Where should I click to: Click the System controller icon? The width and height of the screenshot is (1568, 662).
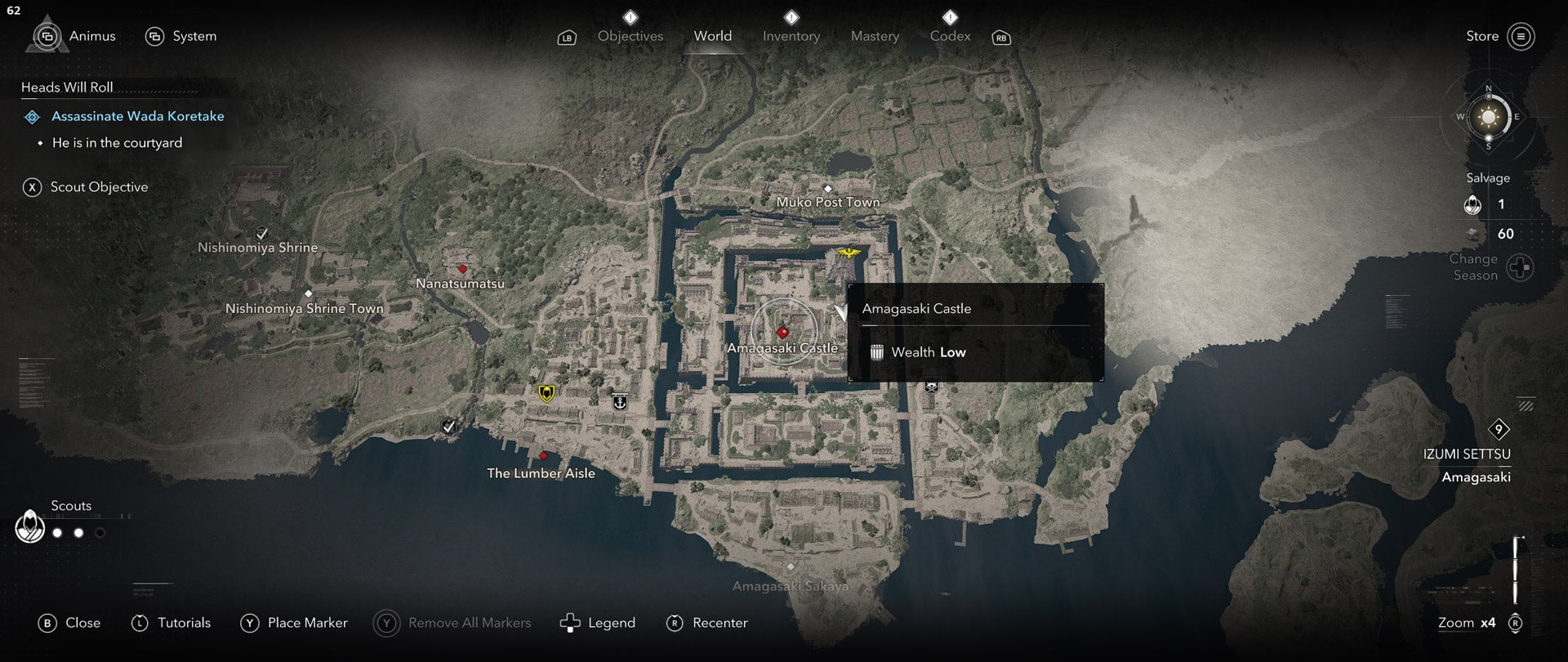point(155,36)
